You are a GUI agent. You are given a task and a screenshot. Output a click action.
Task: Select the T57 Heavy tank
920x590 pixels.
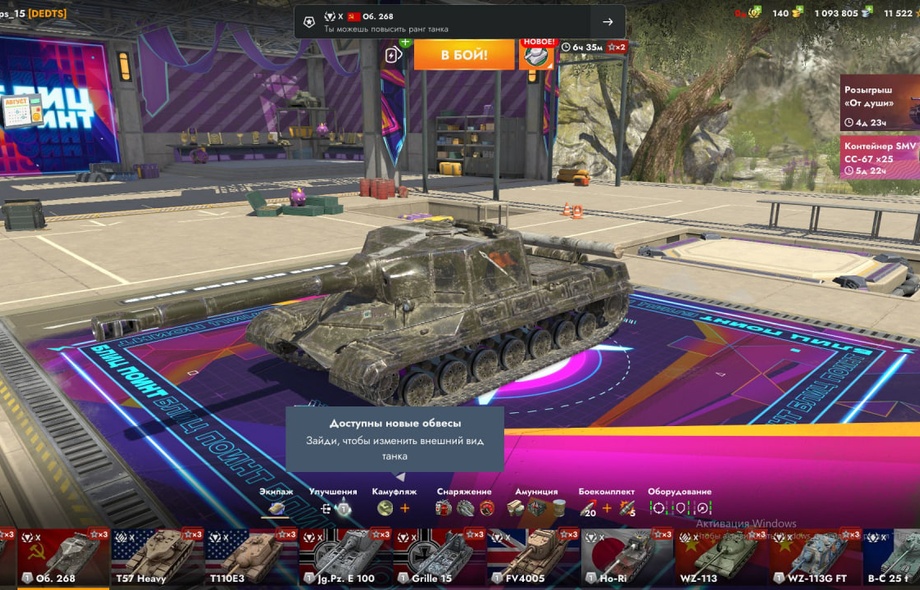pyautogui.click(x=154, y=558)
